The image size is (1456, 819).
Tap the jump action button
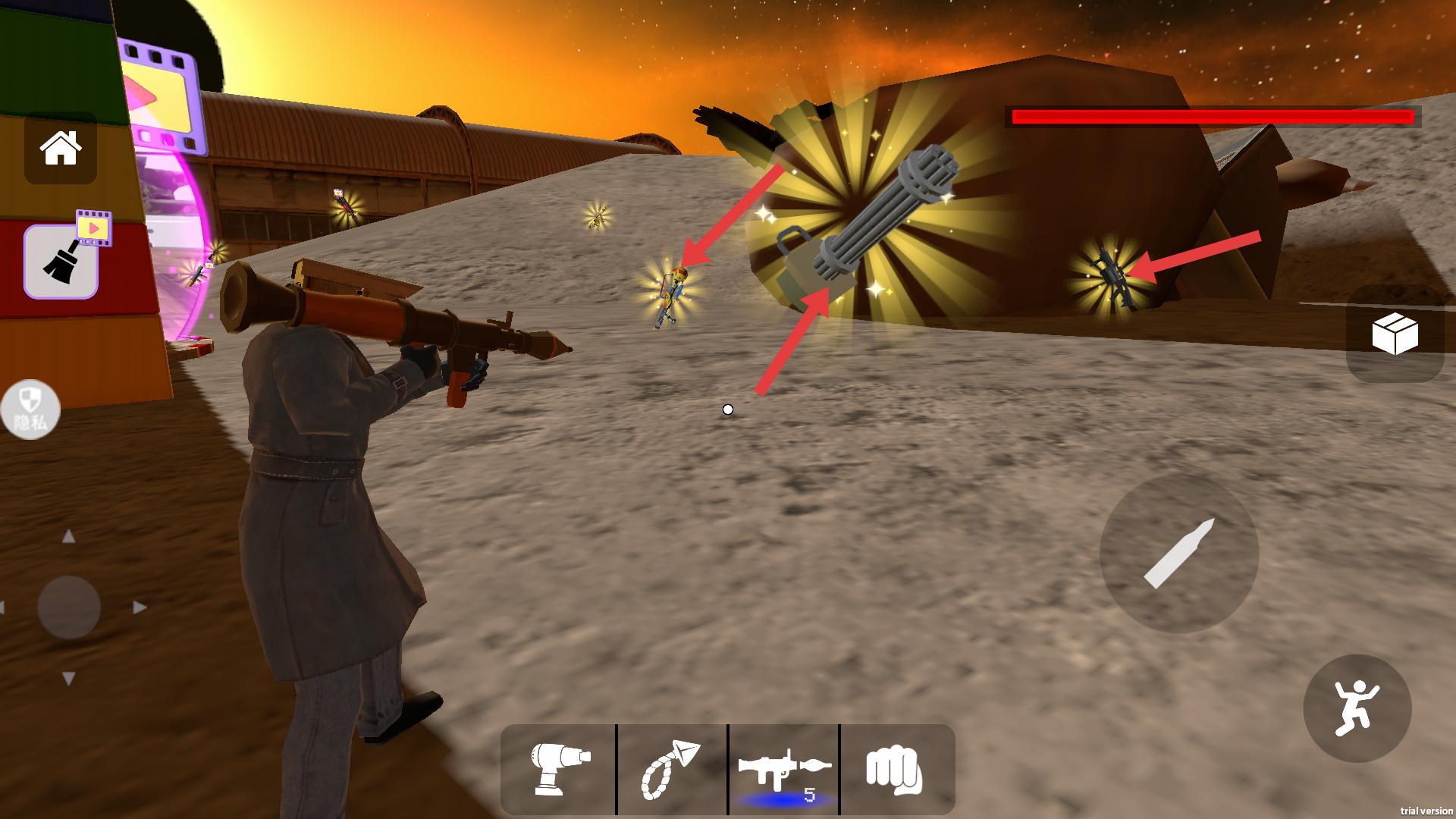[1357, 708]
